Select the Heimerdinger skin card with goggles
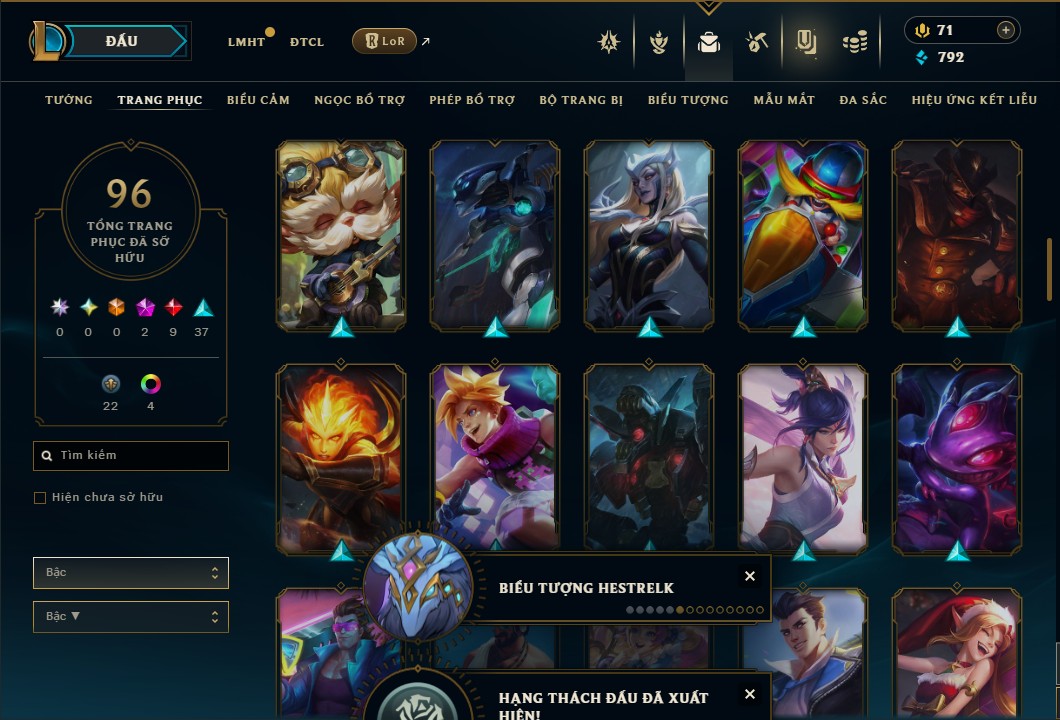 click(341, 235)
